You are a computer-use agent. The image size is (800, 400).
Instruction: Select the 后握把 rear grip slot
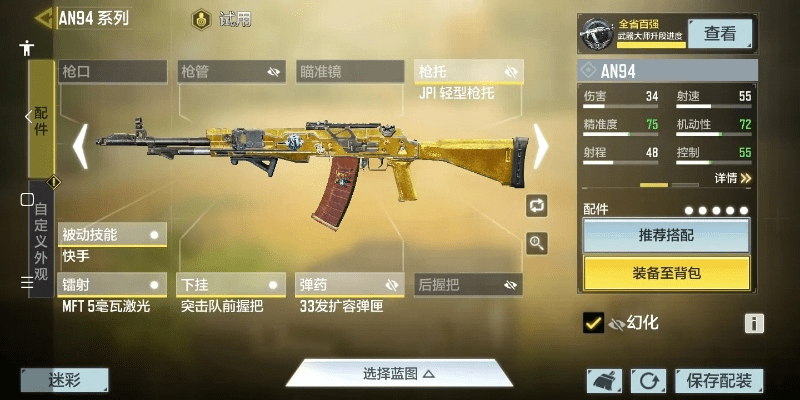click(468, 285)
